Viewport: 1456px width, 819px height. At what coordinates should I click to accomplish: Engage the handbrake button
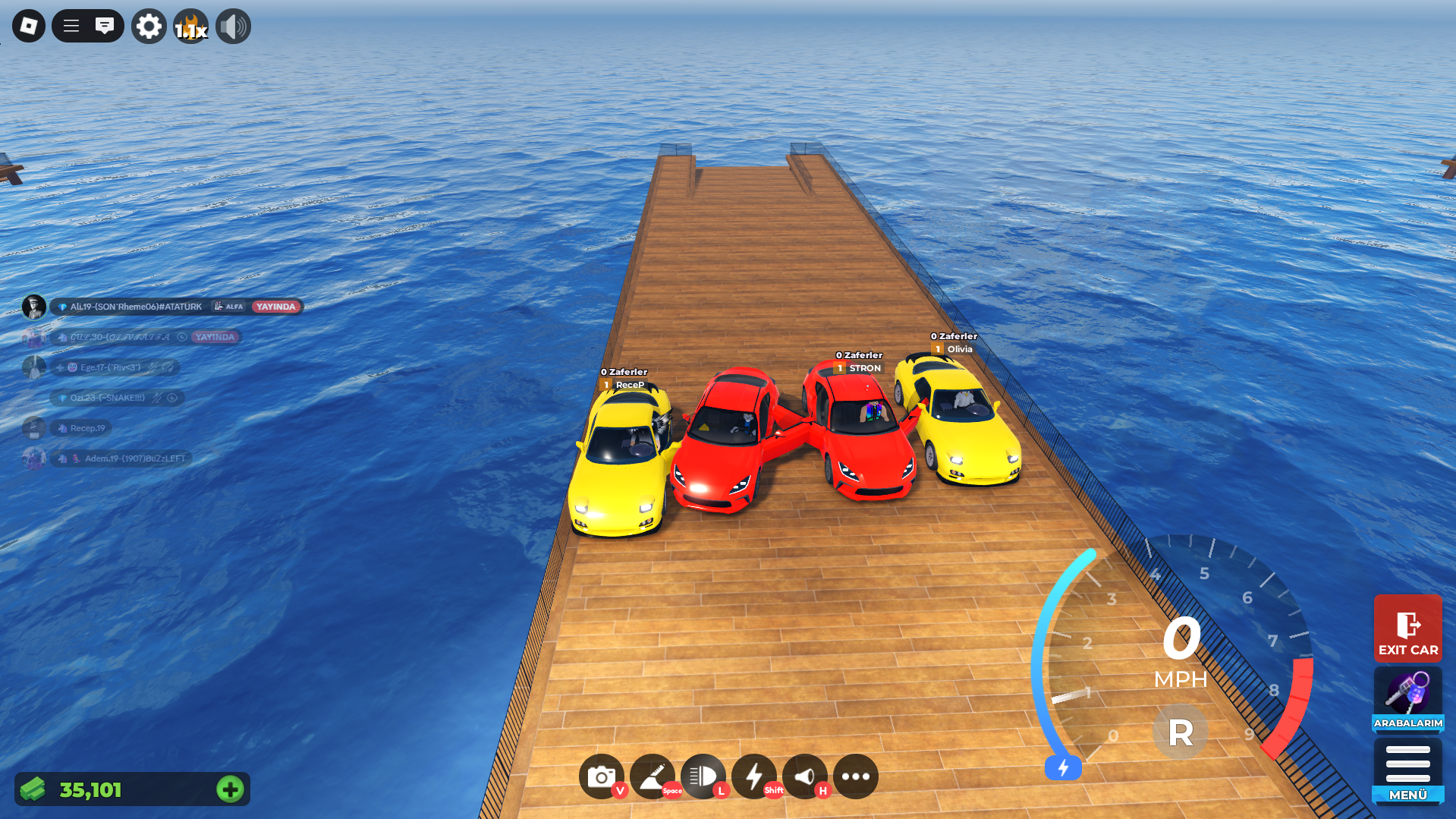coord(652,776)
